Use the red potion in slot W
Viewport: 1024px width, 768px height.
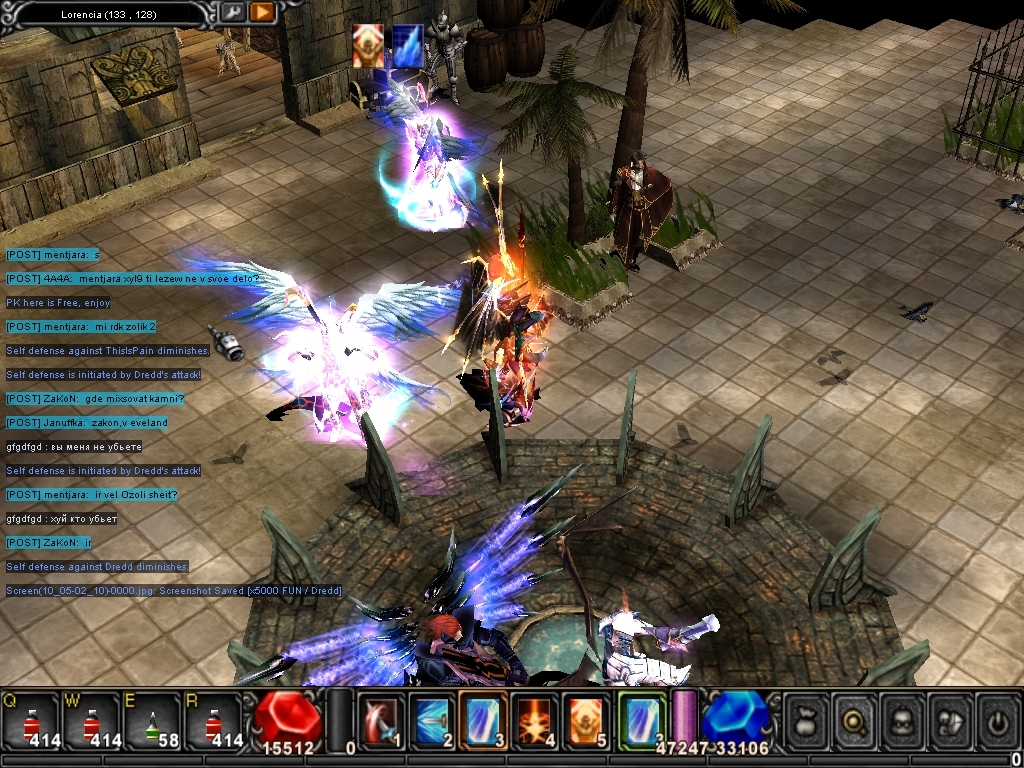tap(91, 720)
